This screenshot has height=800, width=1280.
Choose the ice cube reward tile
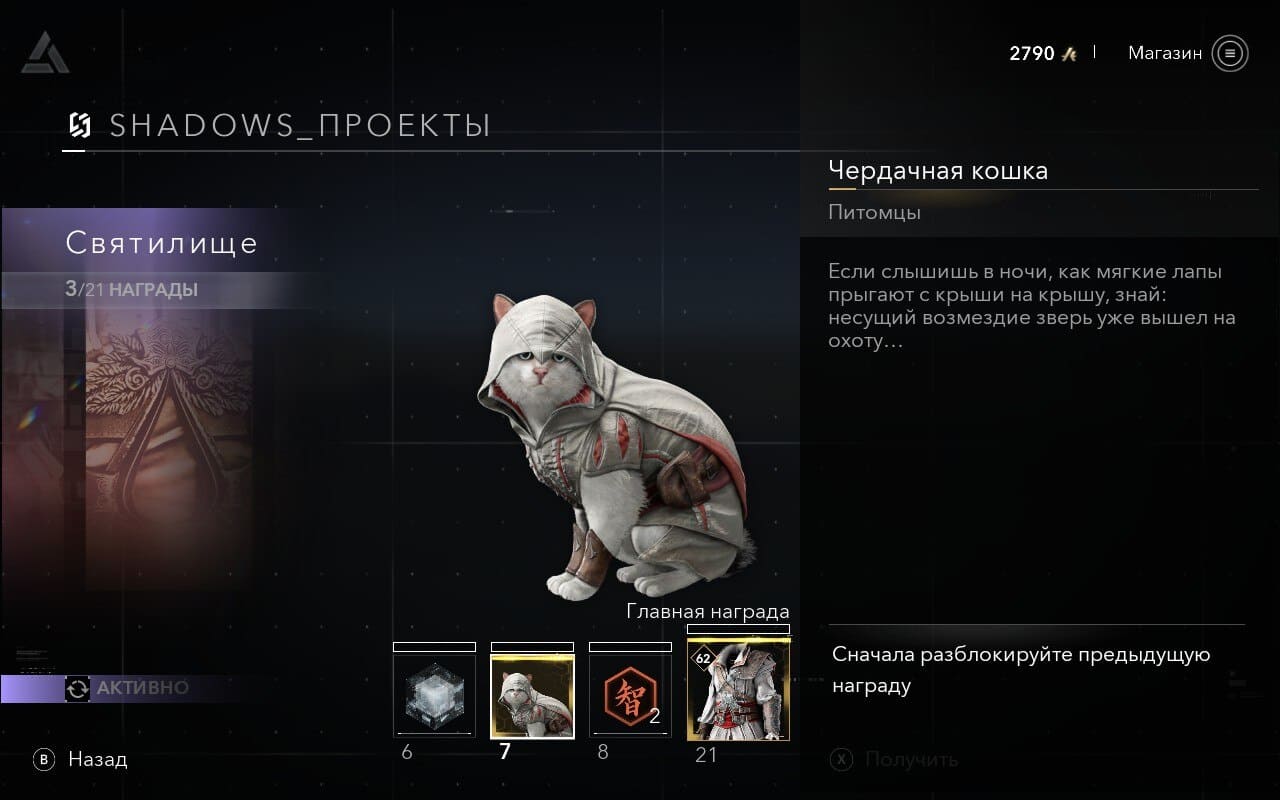pyautogui.click(x=434, y=696)
